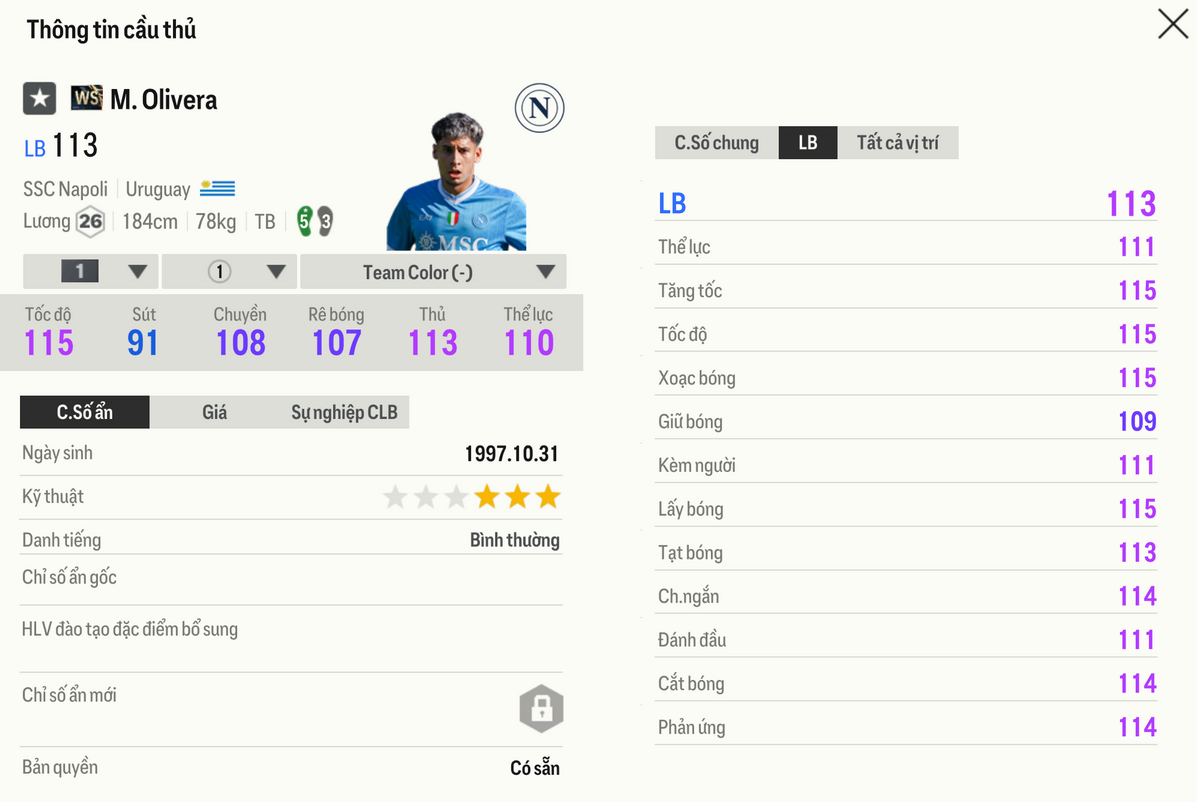
Task: Click the SSC Napoli club badge
Action: click(540, 109)
